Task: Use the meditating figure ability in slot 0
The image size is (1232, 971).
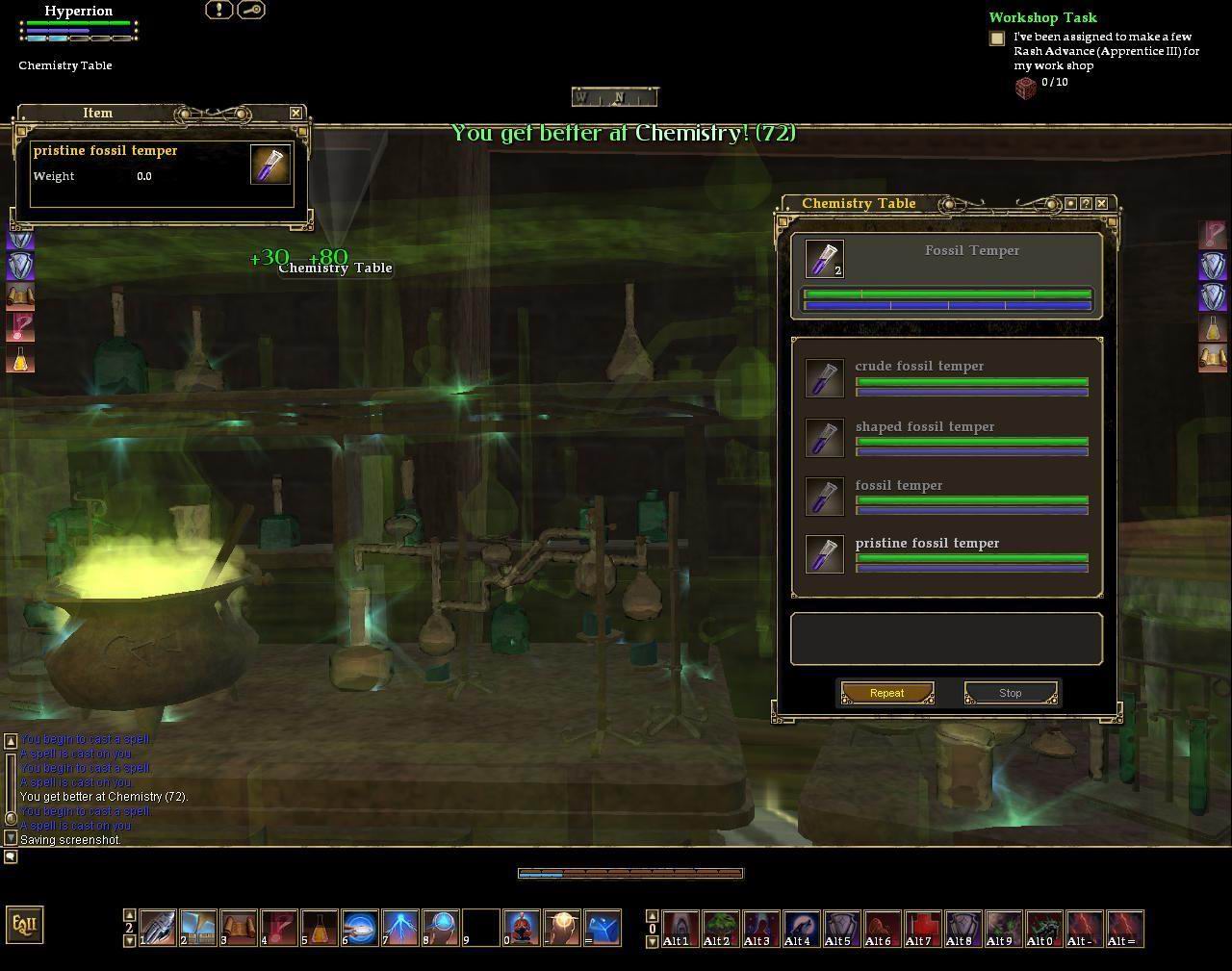Action: (x=521, y=928)
